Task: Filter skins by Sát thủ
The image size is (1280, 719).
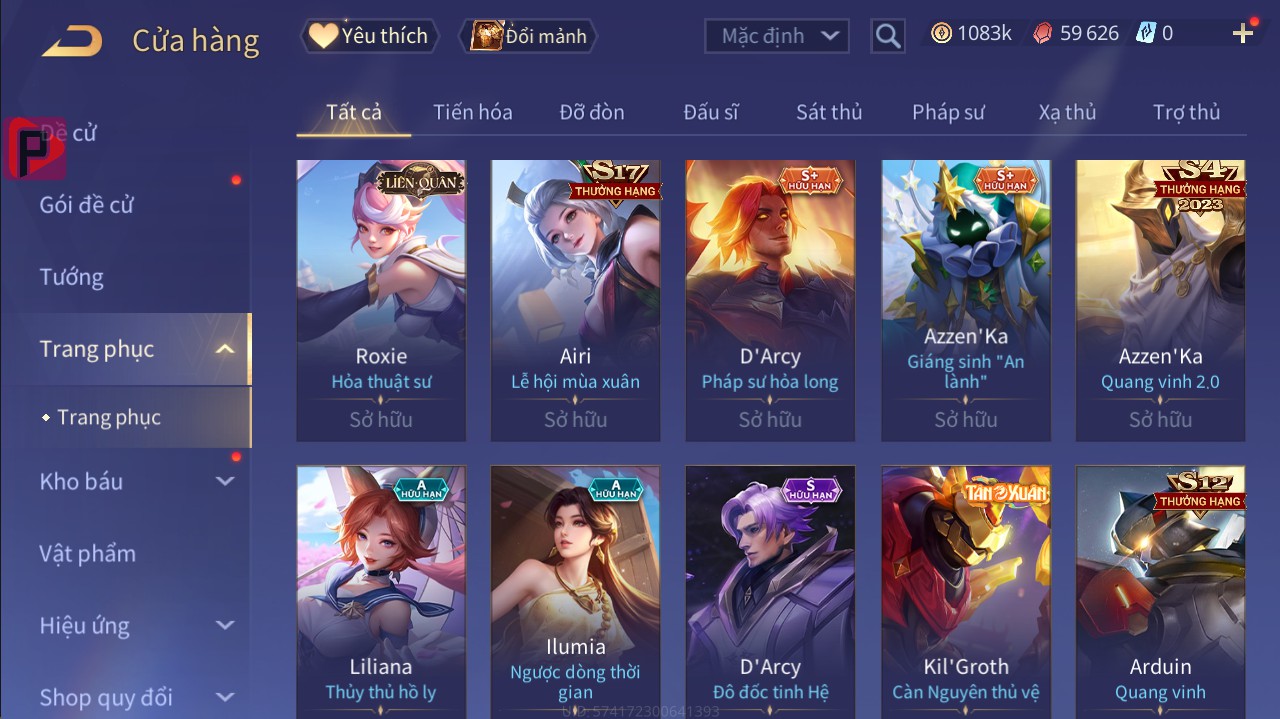Action: pos(829,112)
